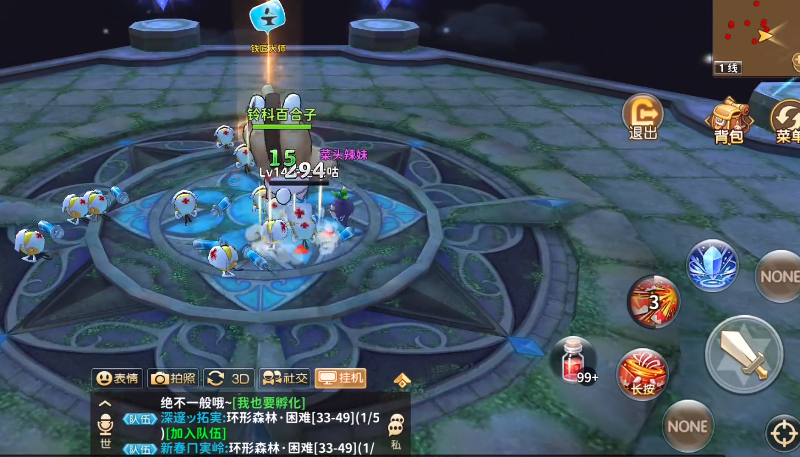
Task: Attack with the sword button
Action: coord(743,354)
